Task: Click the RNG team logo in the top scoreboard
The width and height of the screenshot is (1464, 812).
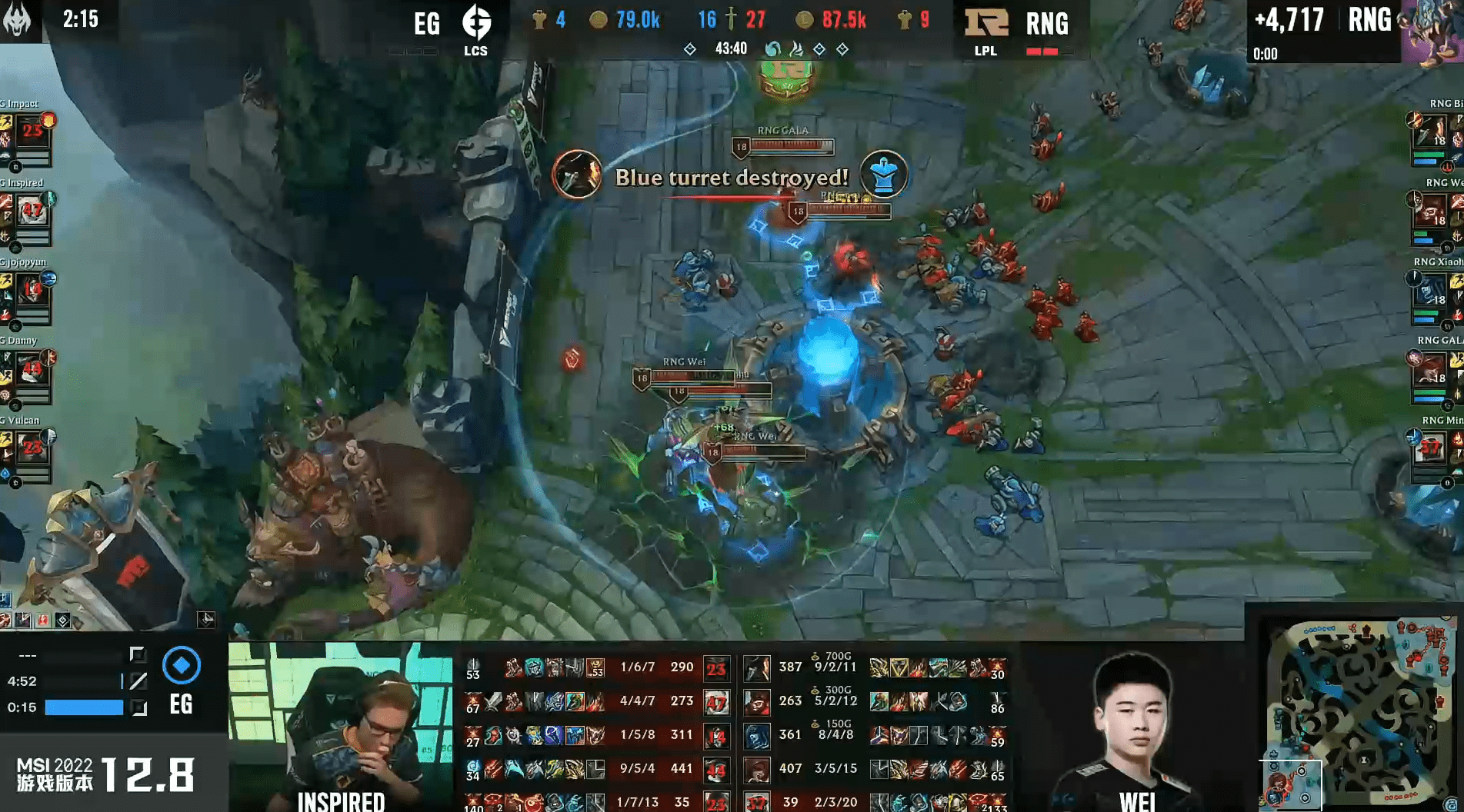Action: tap(987, 22)
